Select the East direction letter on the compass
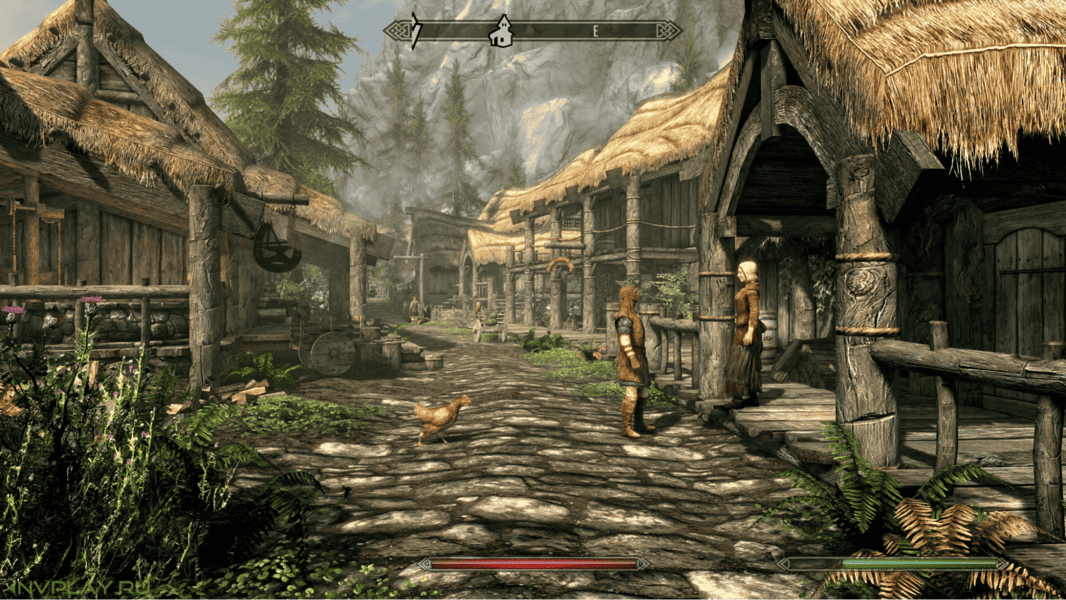 pos(595,31)
